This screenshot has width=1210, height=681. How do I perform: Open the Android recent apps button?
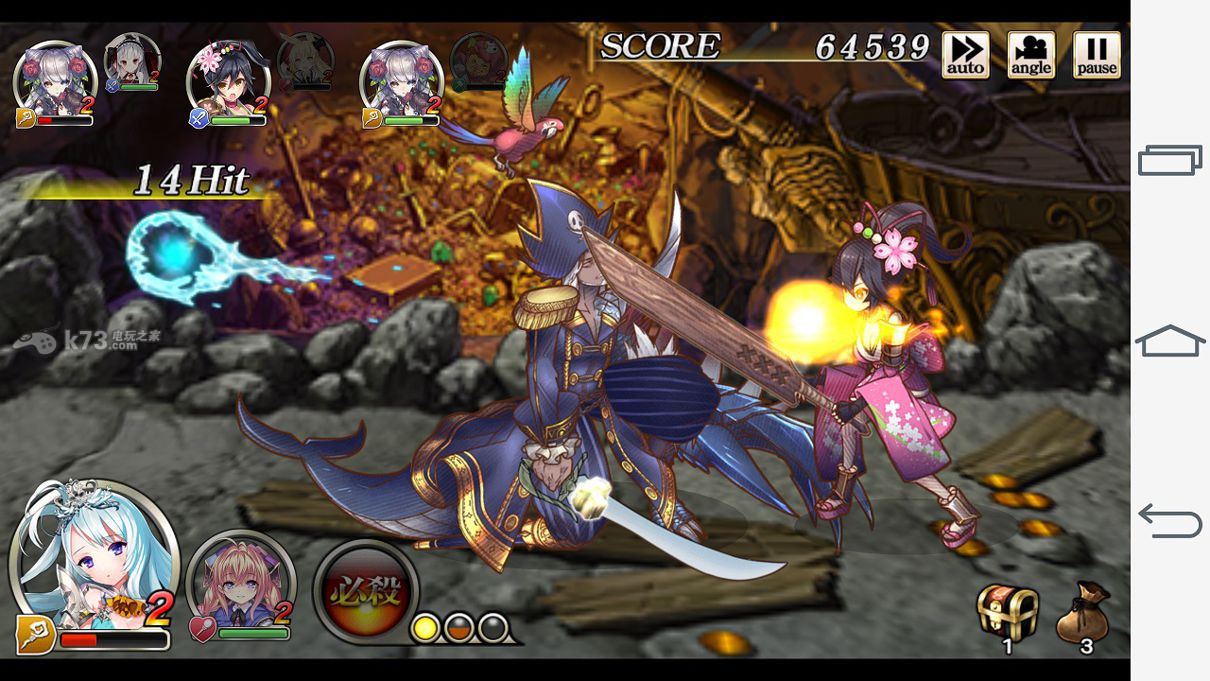pos(1170,160)
